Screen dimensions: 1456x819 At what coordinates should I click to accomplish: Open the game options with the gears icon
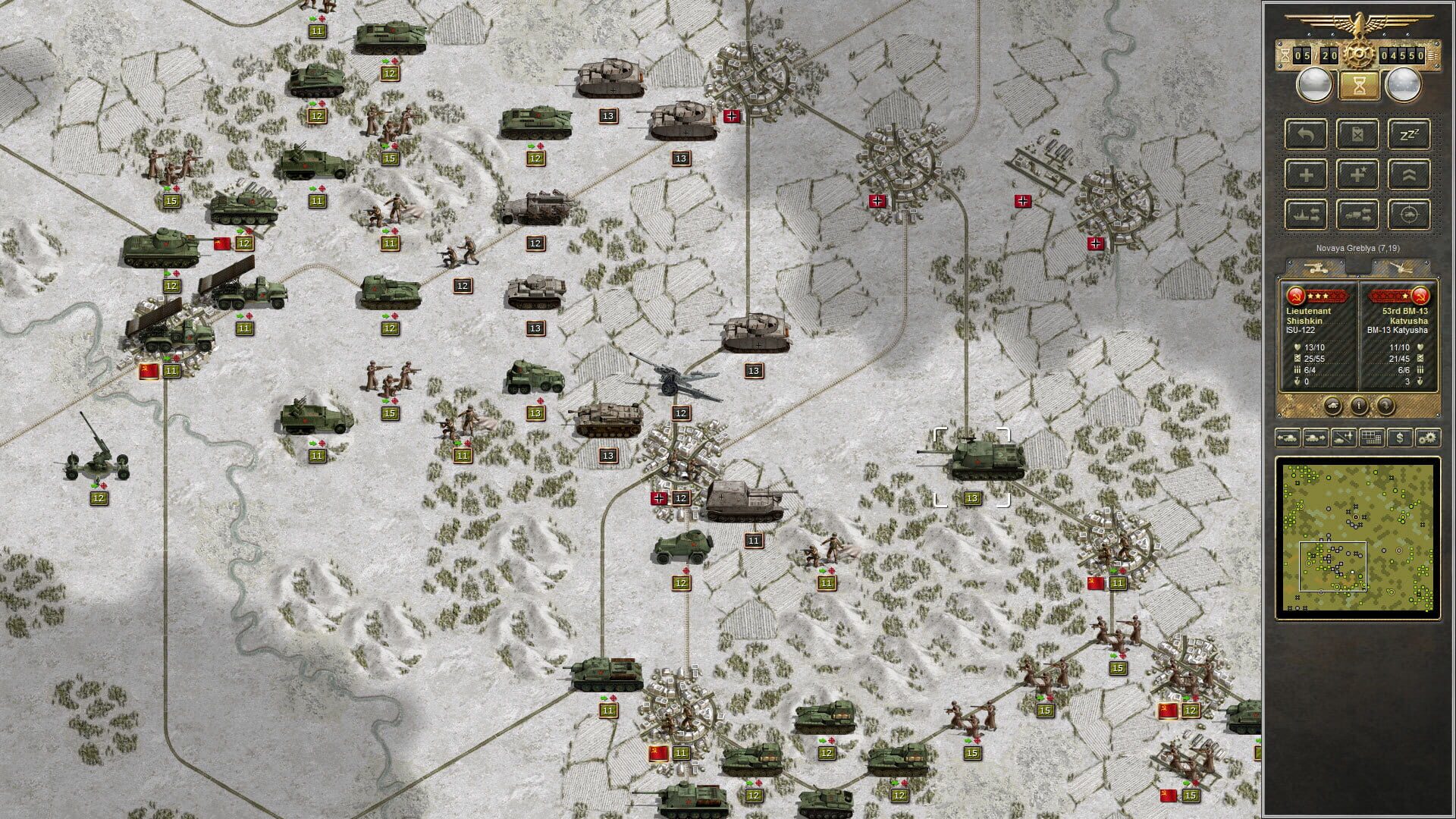tap(1426, 438)
